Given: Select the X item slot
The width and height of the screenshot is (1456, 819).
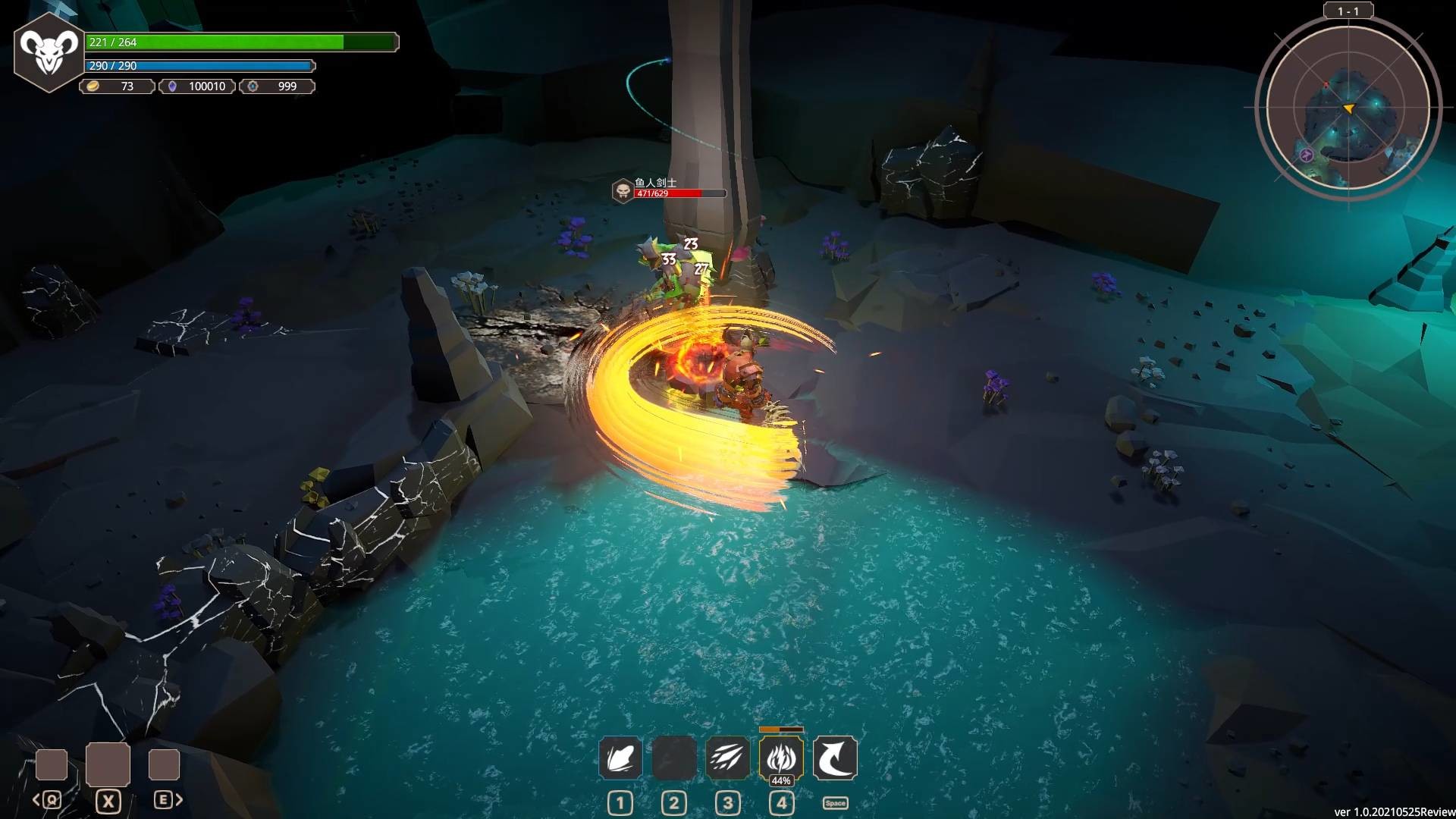Looking at the screenshot, I should 108,764.
